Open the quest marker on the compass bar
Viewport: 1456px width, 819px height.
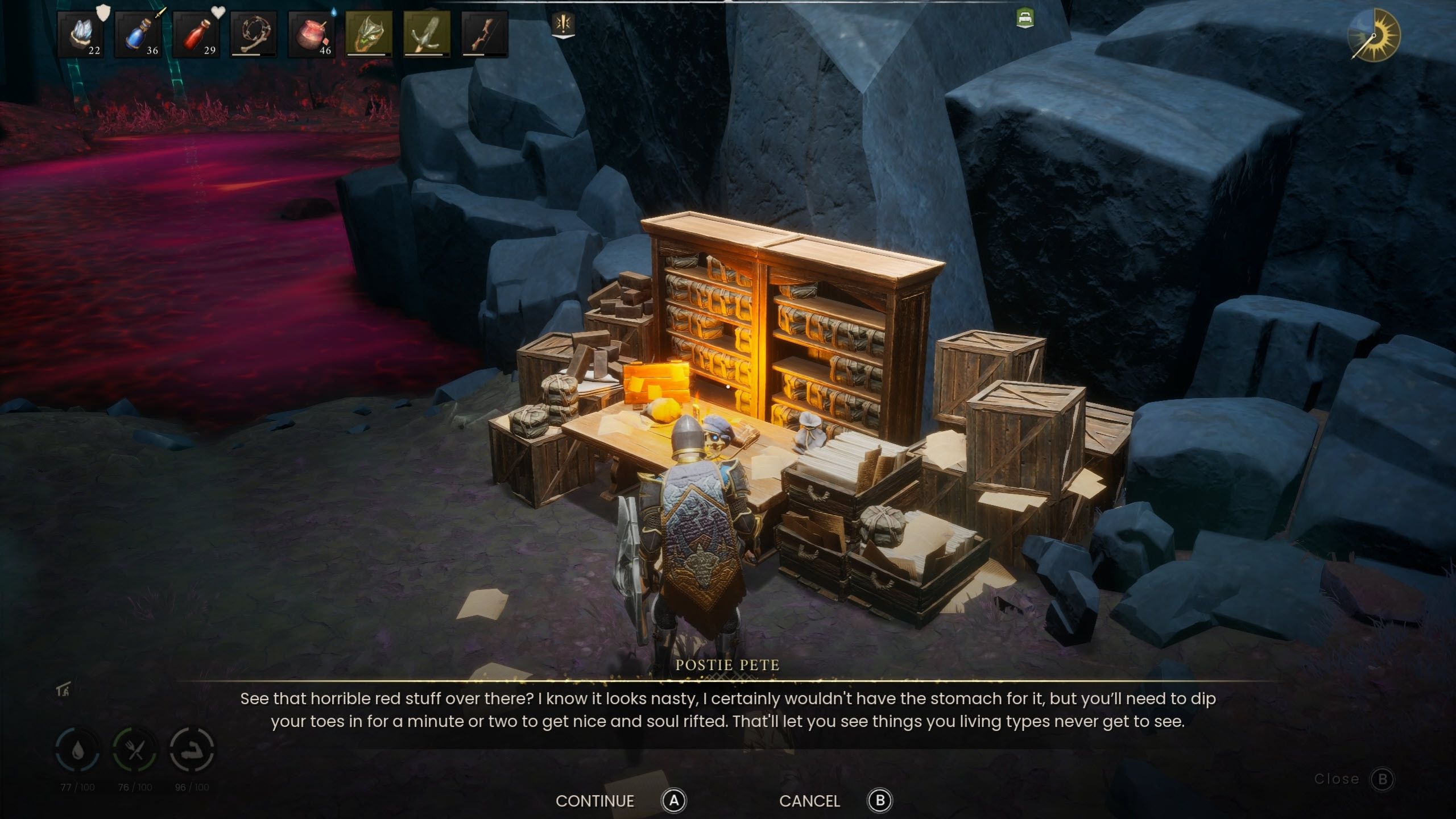point(564,25)
